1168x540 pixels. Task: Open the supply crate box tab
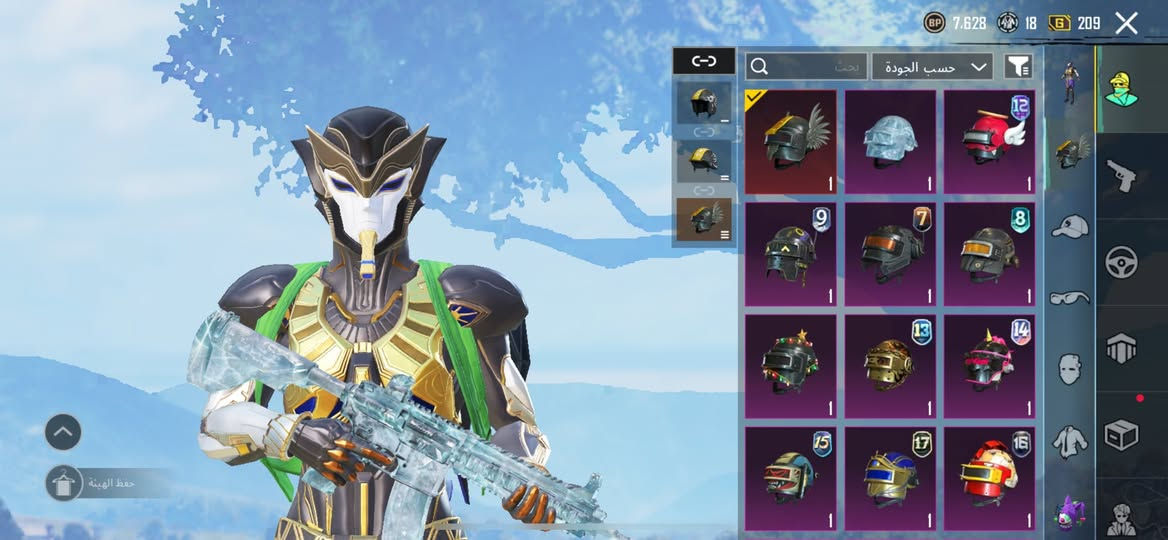[1121, 435]
